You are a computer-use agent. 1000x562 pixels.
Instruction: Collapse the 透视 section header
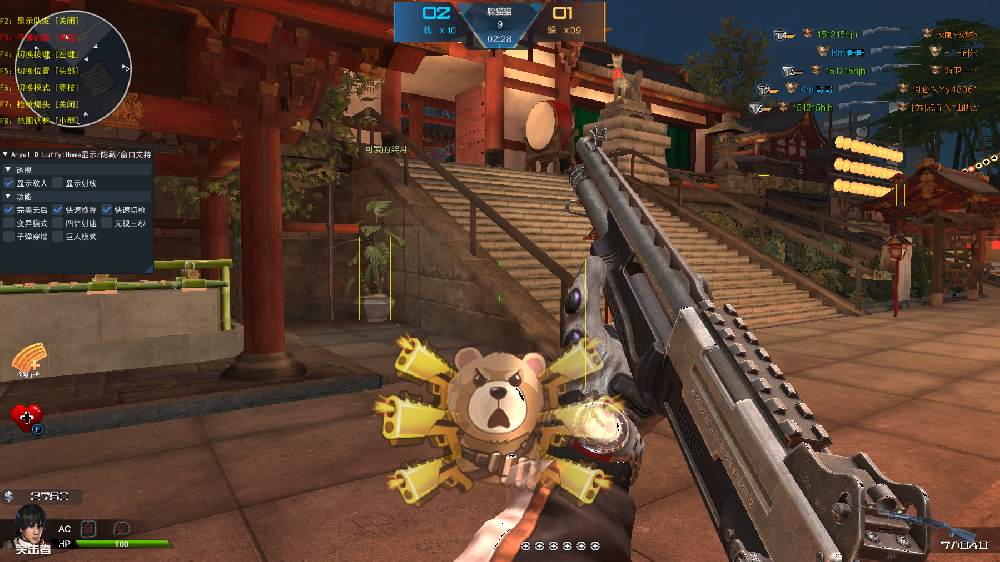tap(8, 170)
